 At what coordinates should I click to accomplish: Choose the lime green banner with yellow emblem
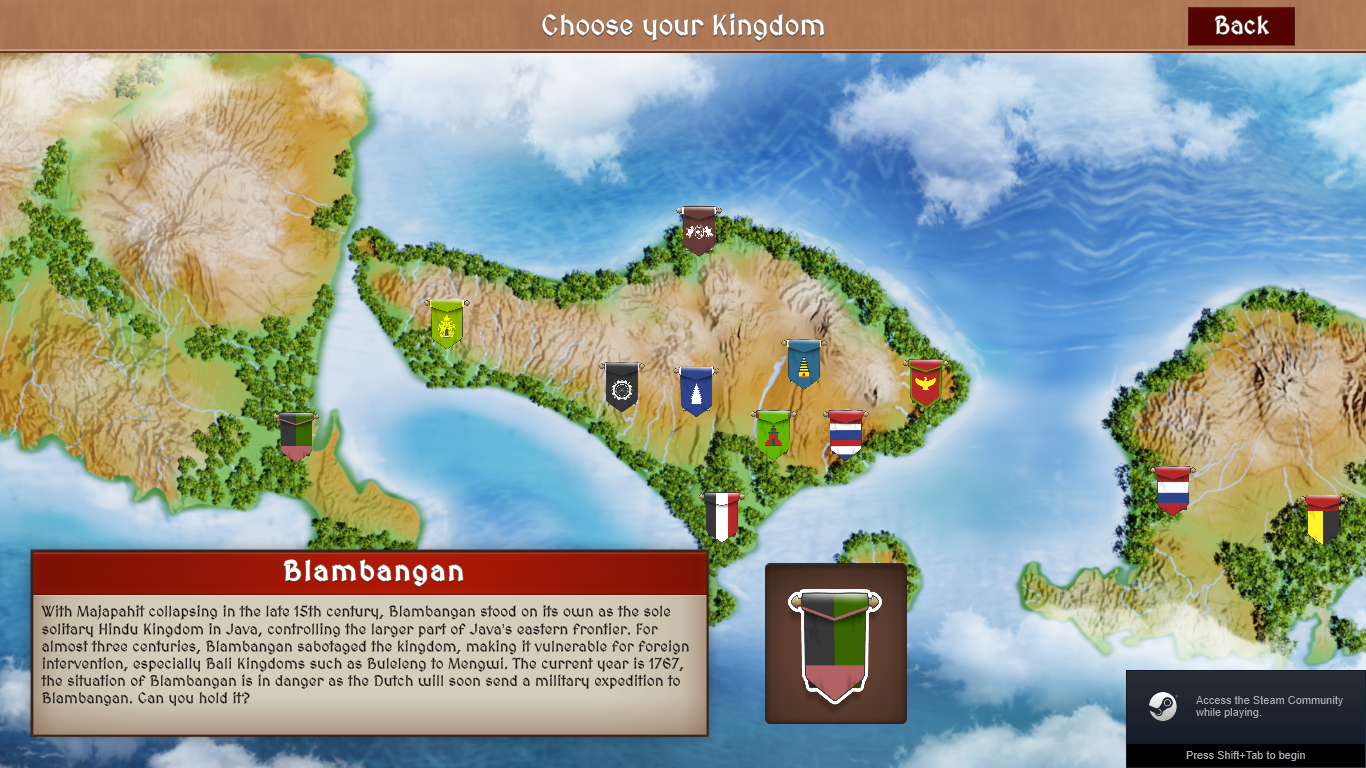coord(446,324)
